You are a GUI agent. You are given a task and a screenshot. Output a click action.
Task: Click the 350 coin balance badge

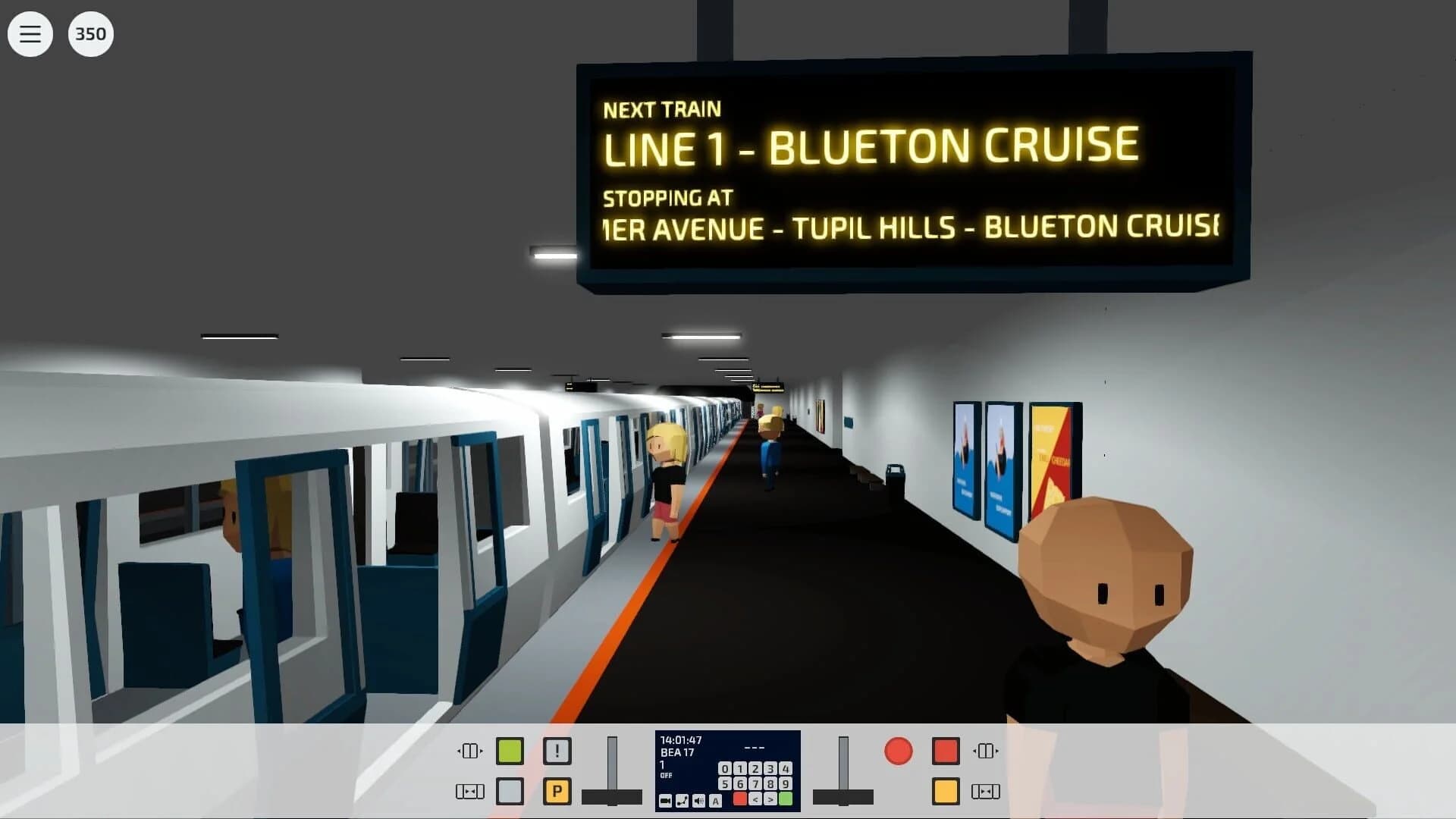click(90, 33)
